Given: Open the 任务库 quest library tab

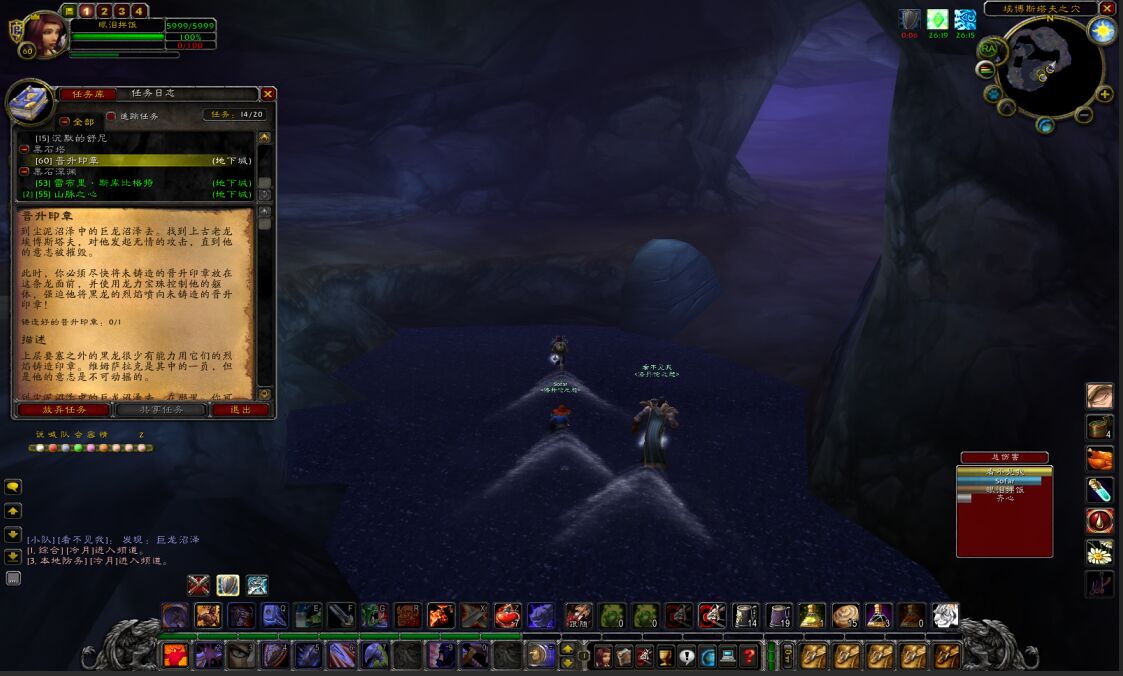Looking at the screenshot, I should (87, 94).
